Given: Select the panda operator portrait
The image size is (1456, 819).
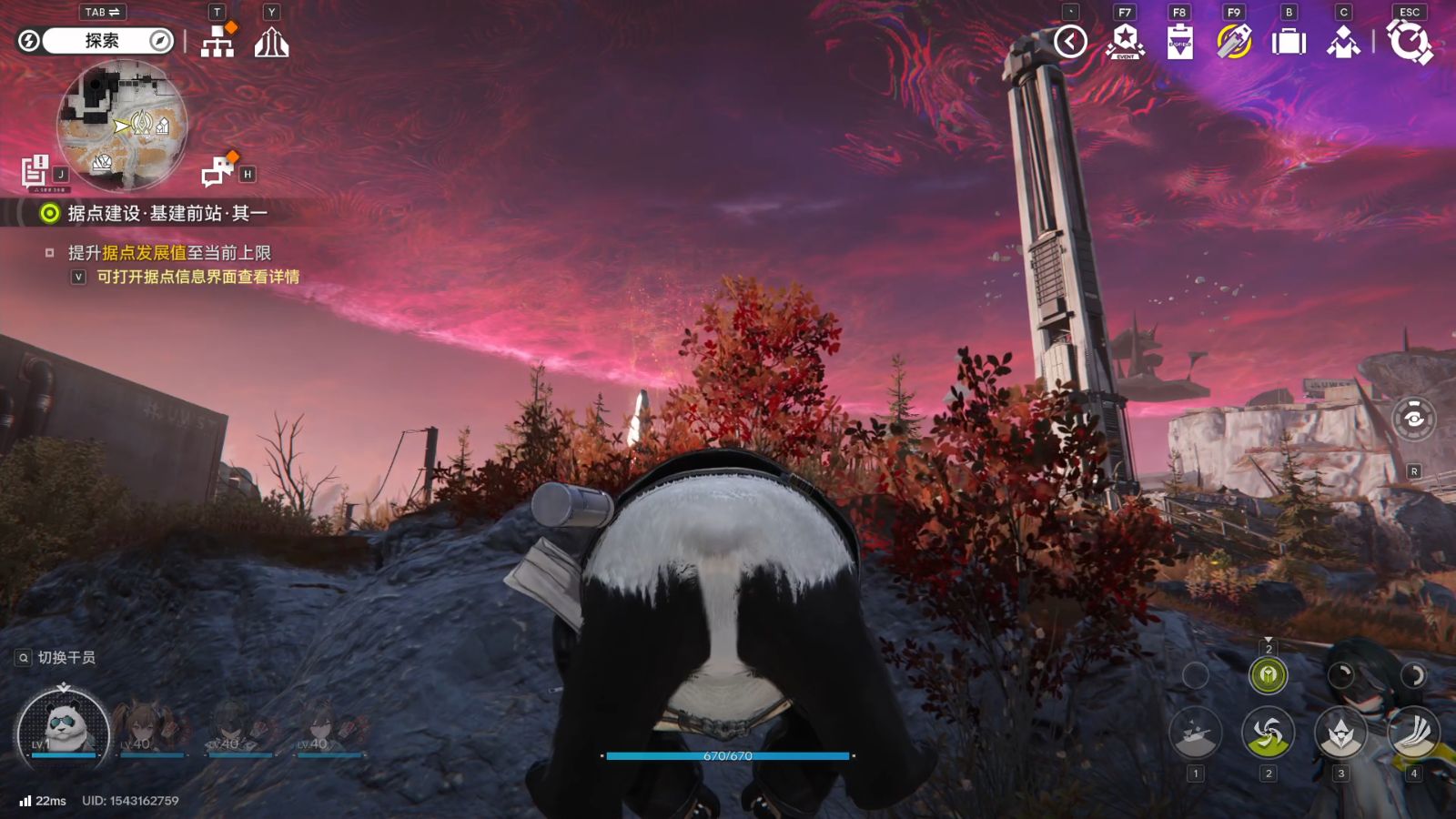Looking at the screenshot, I should point(63,730).
